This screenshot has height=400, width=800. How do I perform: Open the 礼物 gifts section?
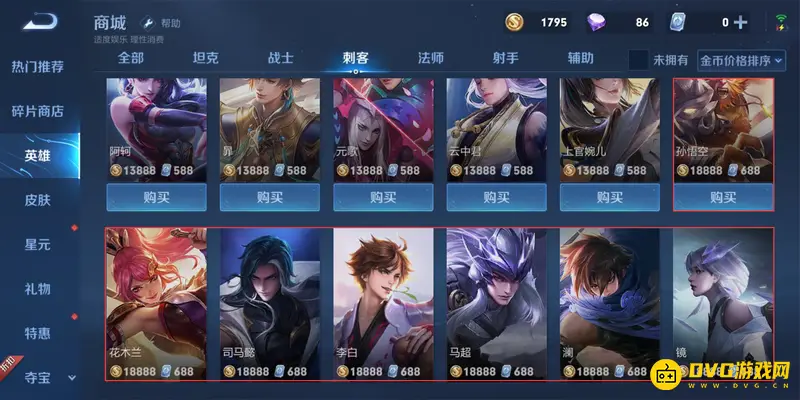37,289
